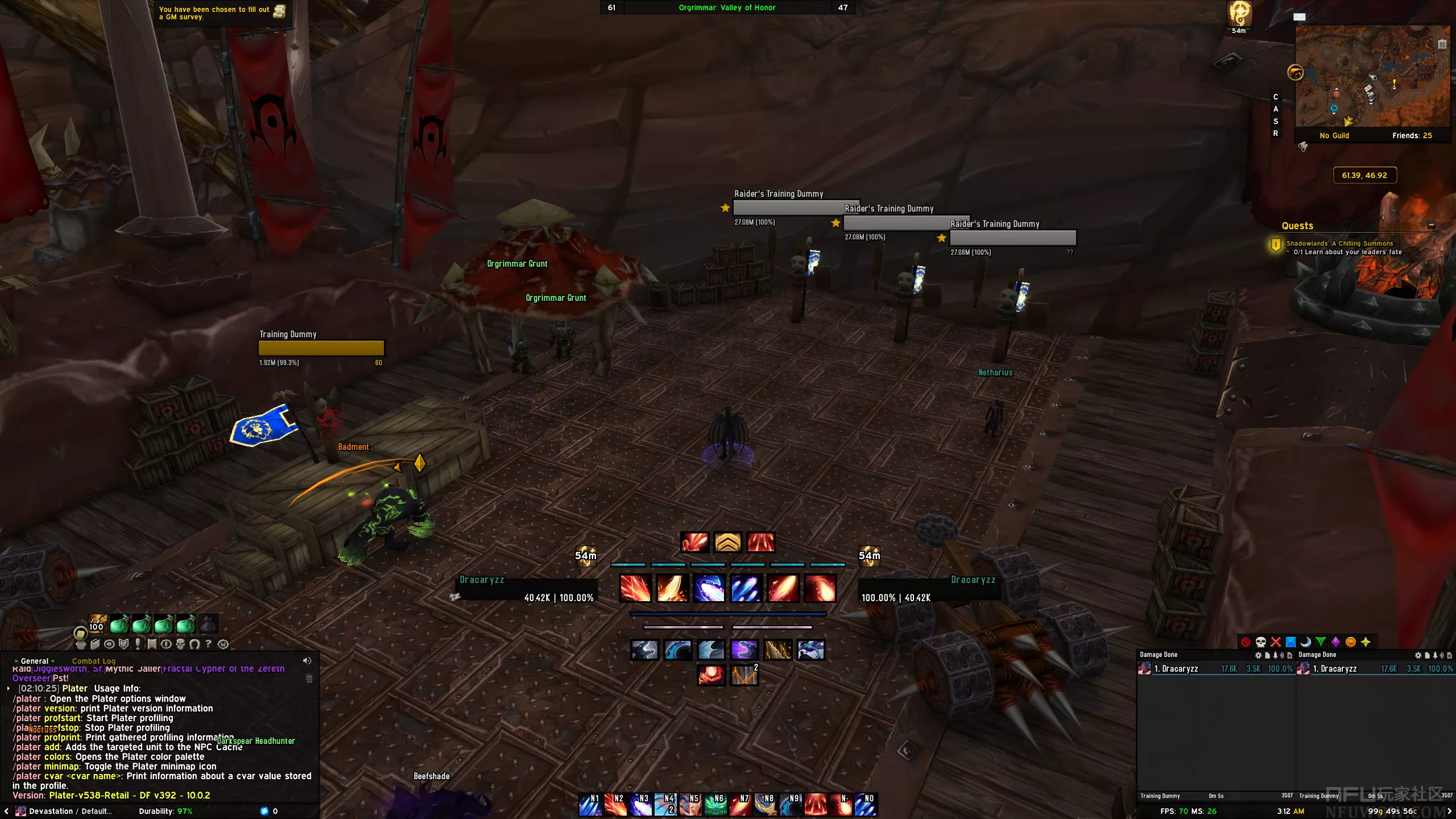Click the question mark help micro button
The image size is (1456, 819).
209,644
